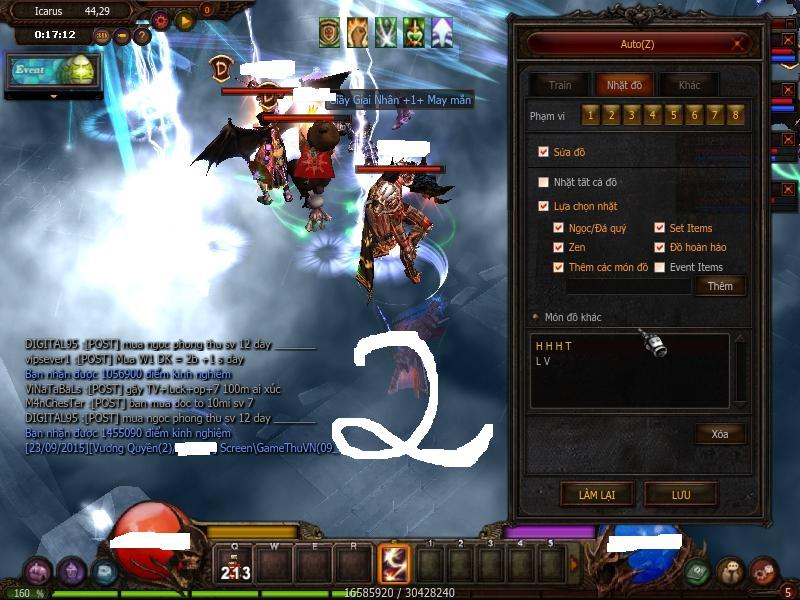Delete entry with the Xóa button

coord(720,434)
